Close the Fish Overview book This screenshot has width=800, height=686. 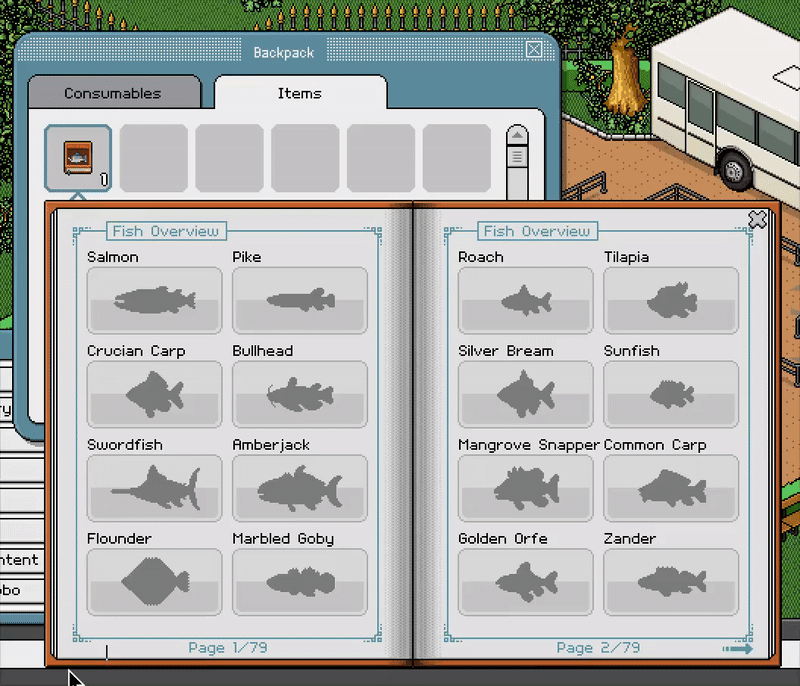[x=757, y=219]
